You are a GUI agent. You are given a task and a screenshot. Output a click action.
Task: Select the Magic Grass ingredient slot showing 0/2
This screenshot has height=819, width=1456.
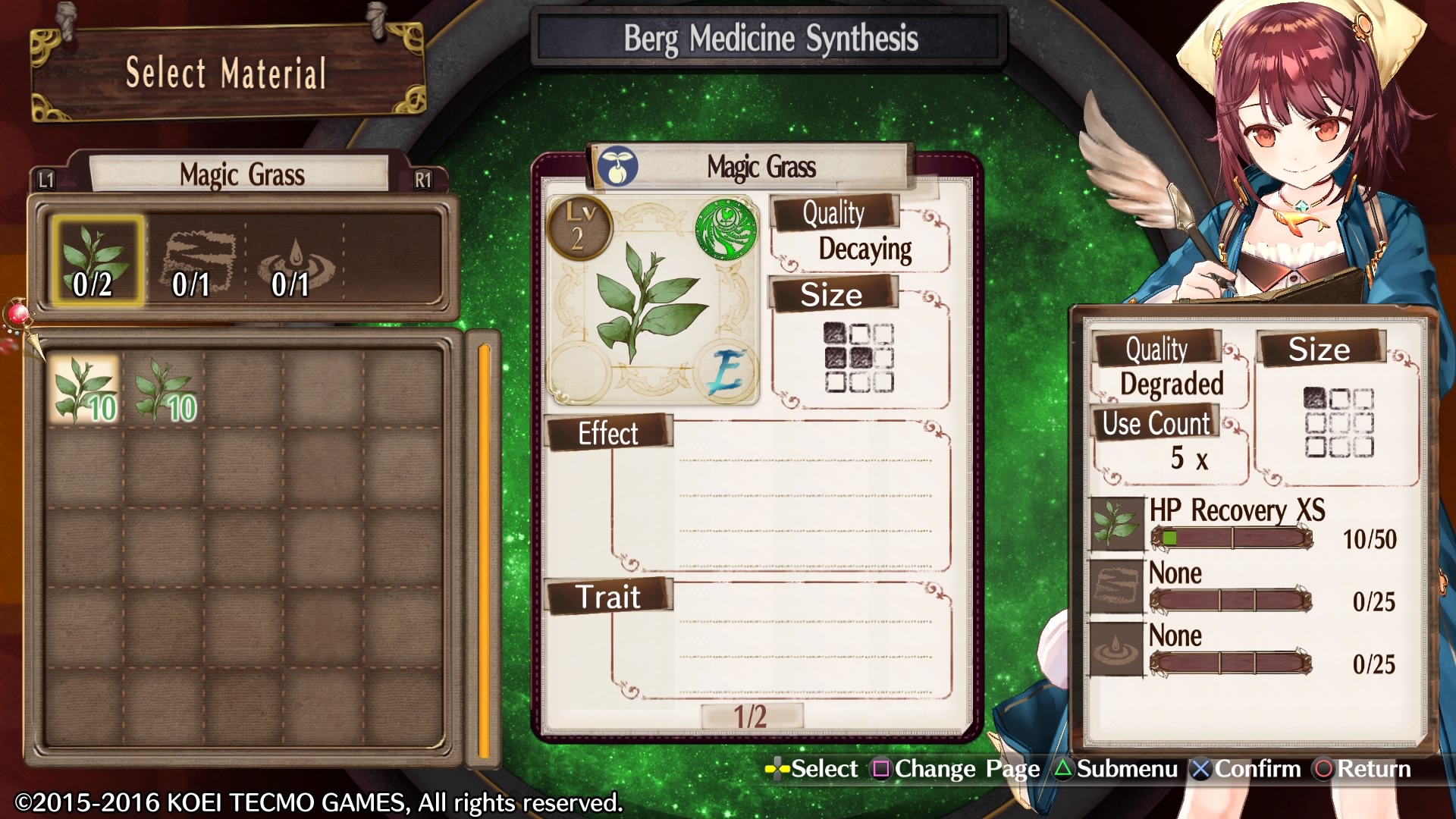click(x=96, y=261)
